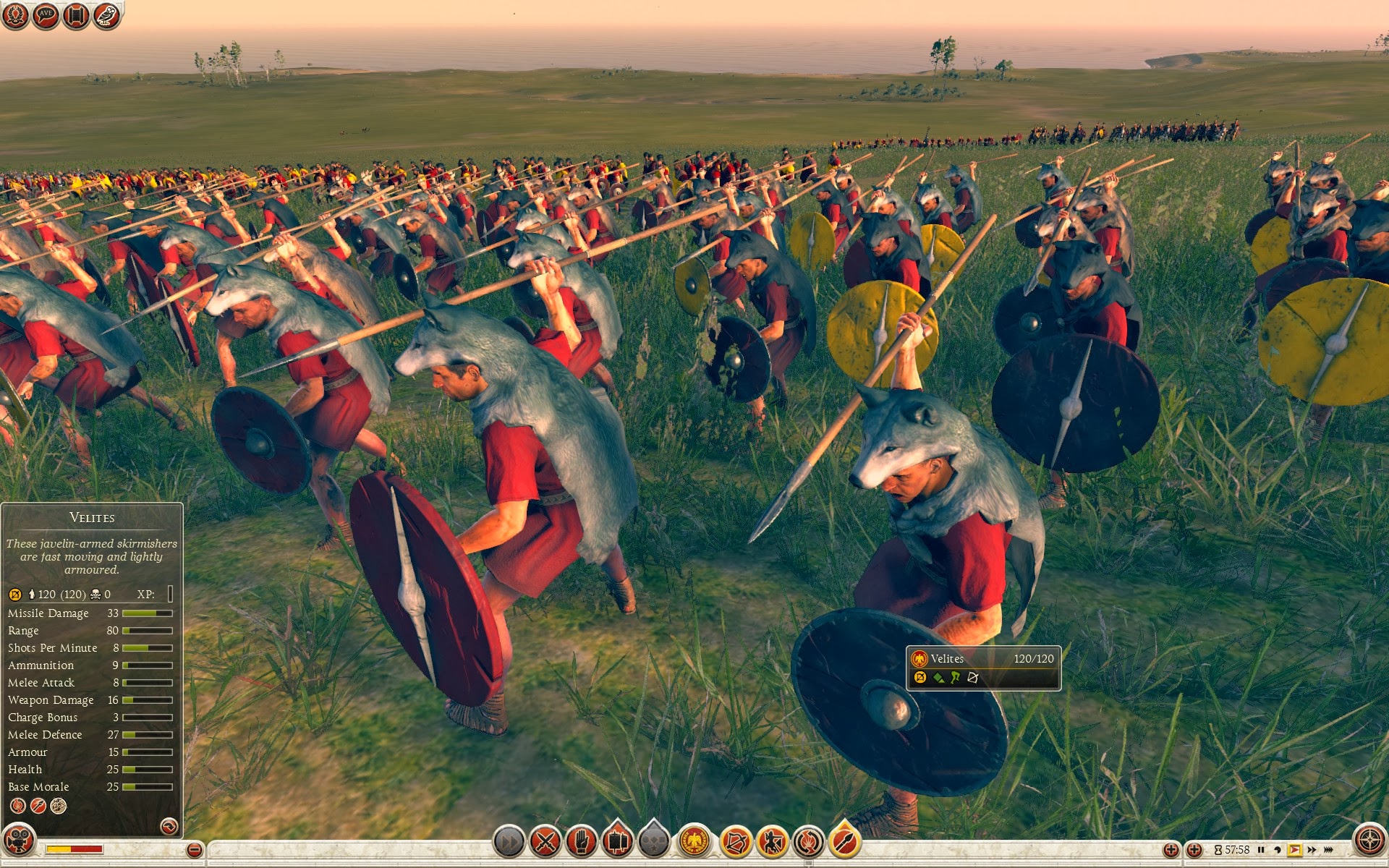Open the compass tactical map button
This screenshot has width=1389, height=868.
pos(1369,841)
